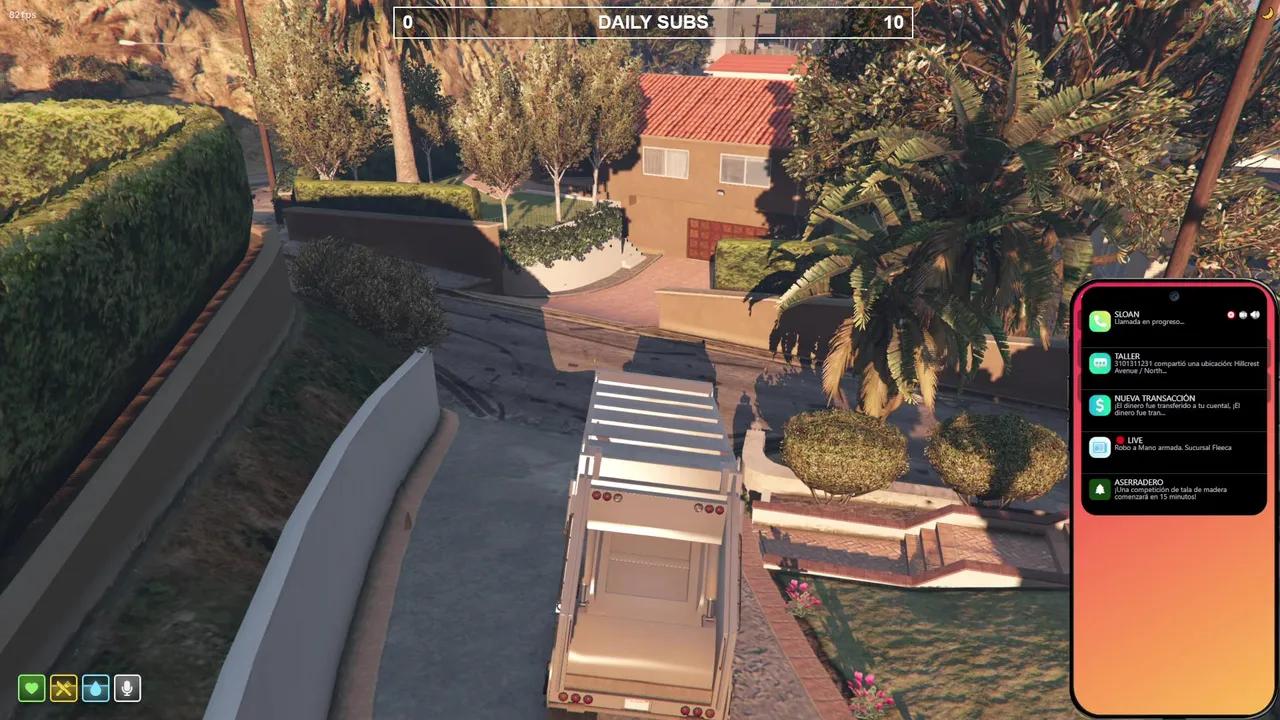Expand the ASERRADERO competition notification
This screenshot has width=1280, height=720.
point(1175,489)
